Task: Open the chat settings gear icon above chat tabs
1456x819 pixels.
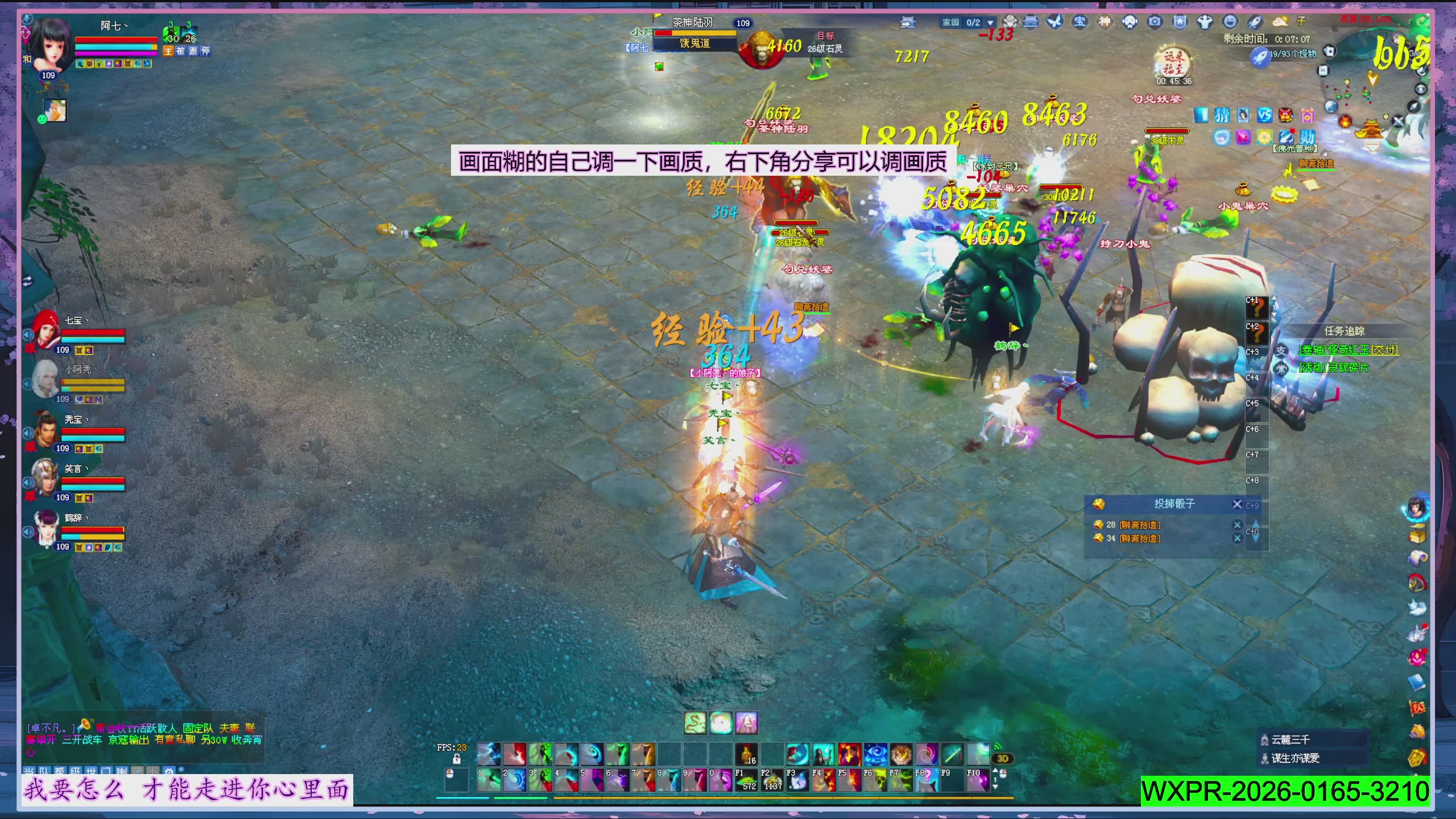Action: [169, 771]
